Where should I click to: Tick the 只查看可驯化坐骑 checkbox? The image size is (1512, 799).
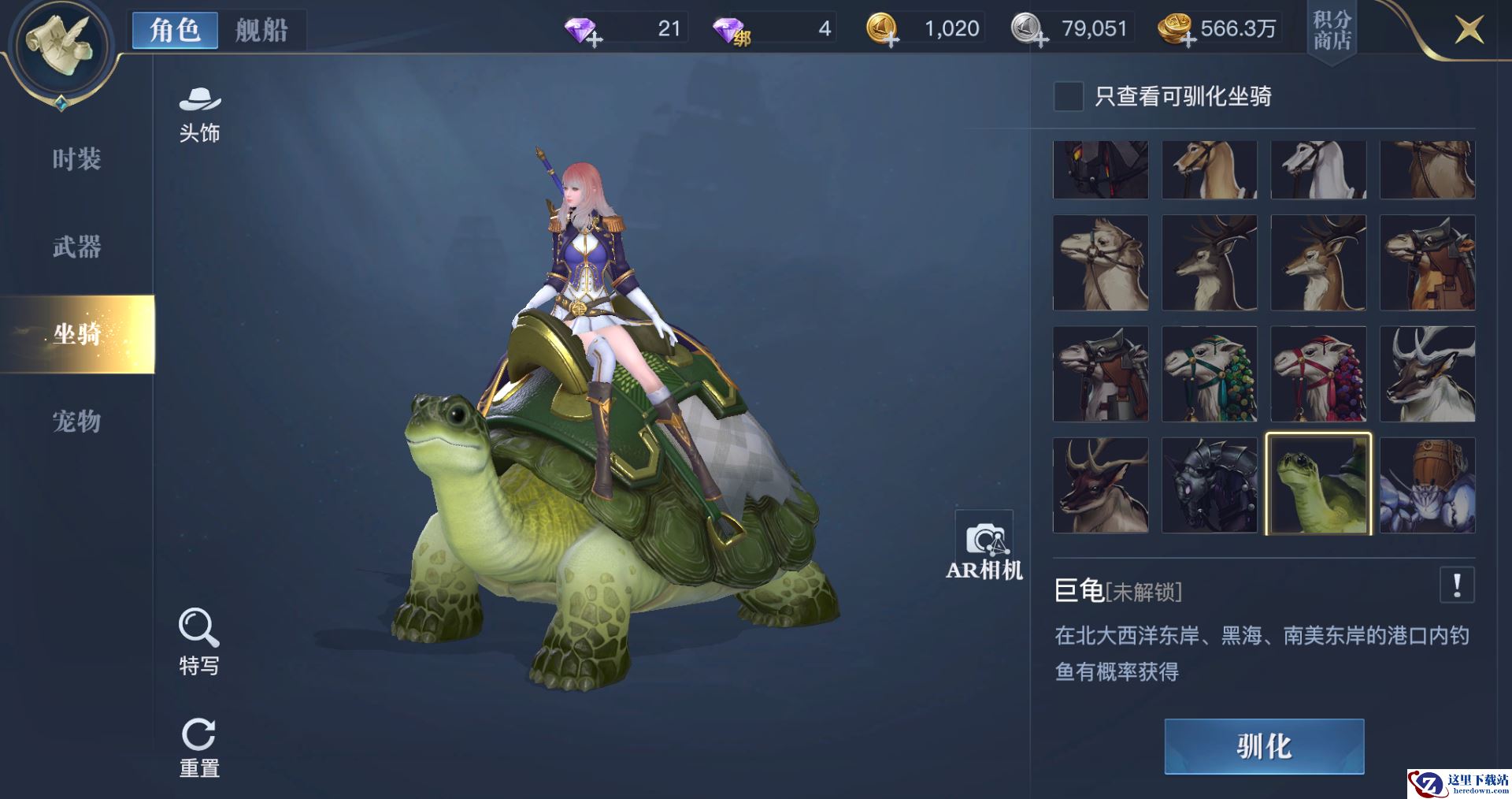(1068, 96)
